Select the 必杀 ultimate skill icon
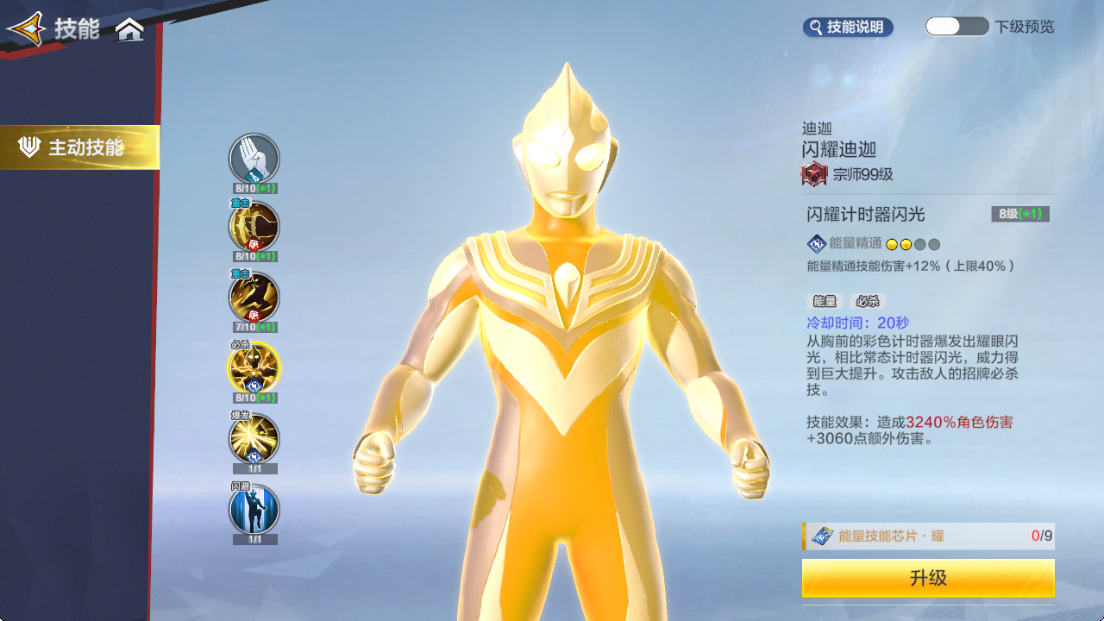The width and height of the screenshot is (1104, 621). coord(254,367)
